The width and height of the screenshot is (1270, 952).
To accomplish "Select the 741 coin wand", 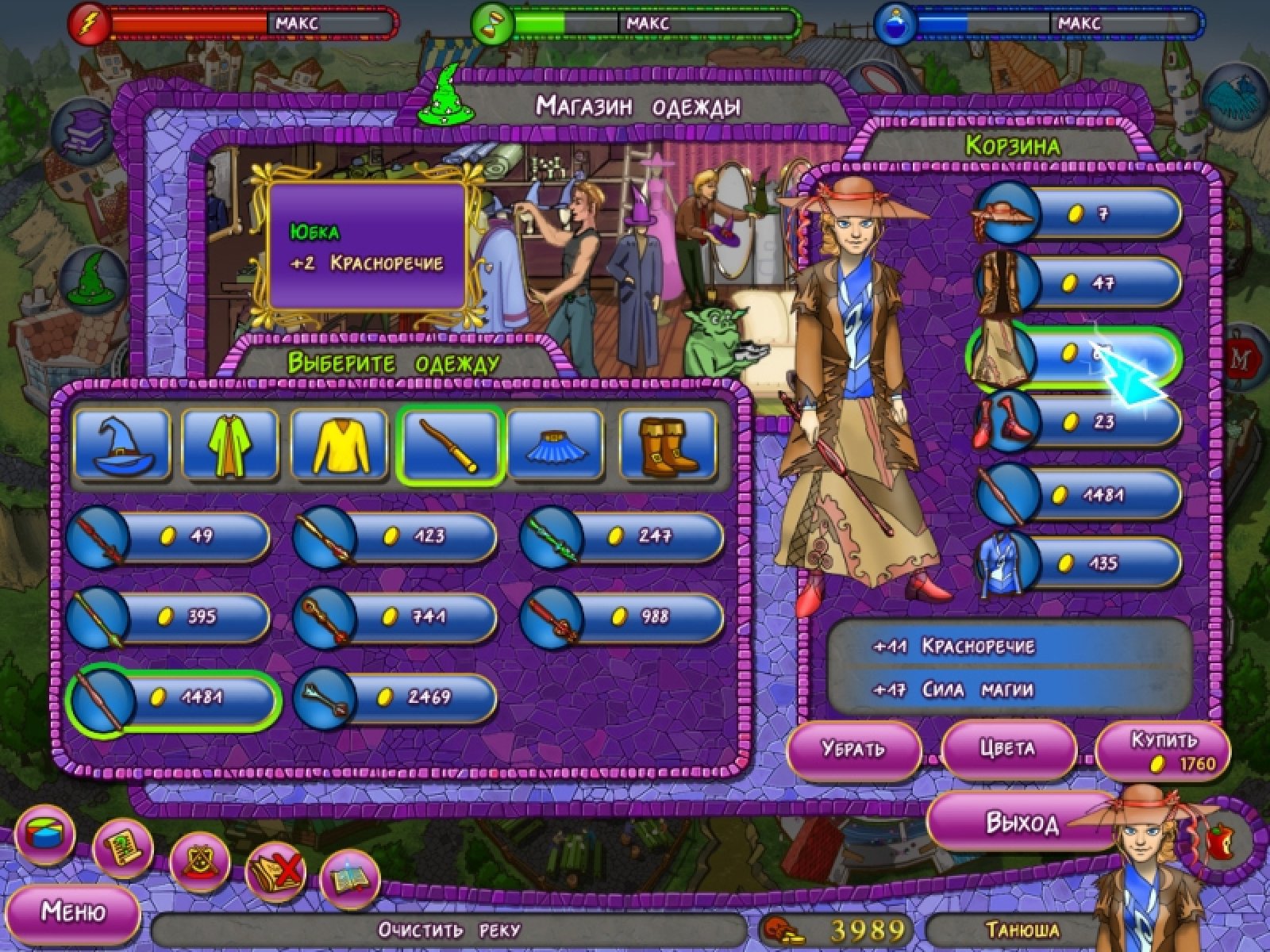I will point(395,616).
